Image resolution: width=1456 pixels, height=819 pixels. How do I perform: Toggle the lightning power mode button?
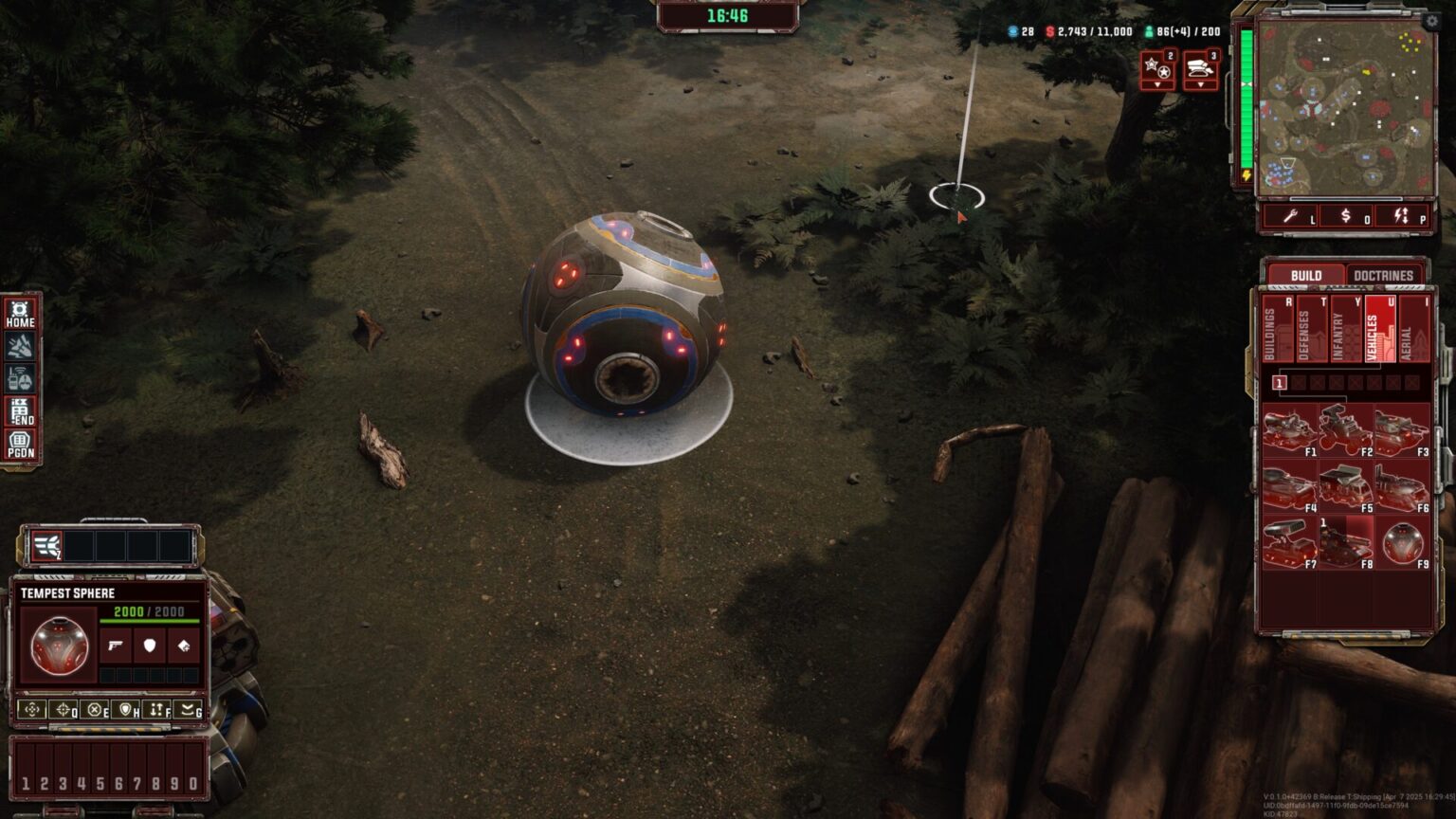(x=1402, y=217)
